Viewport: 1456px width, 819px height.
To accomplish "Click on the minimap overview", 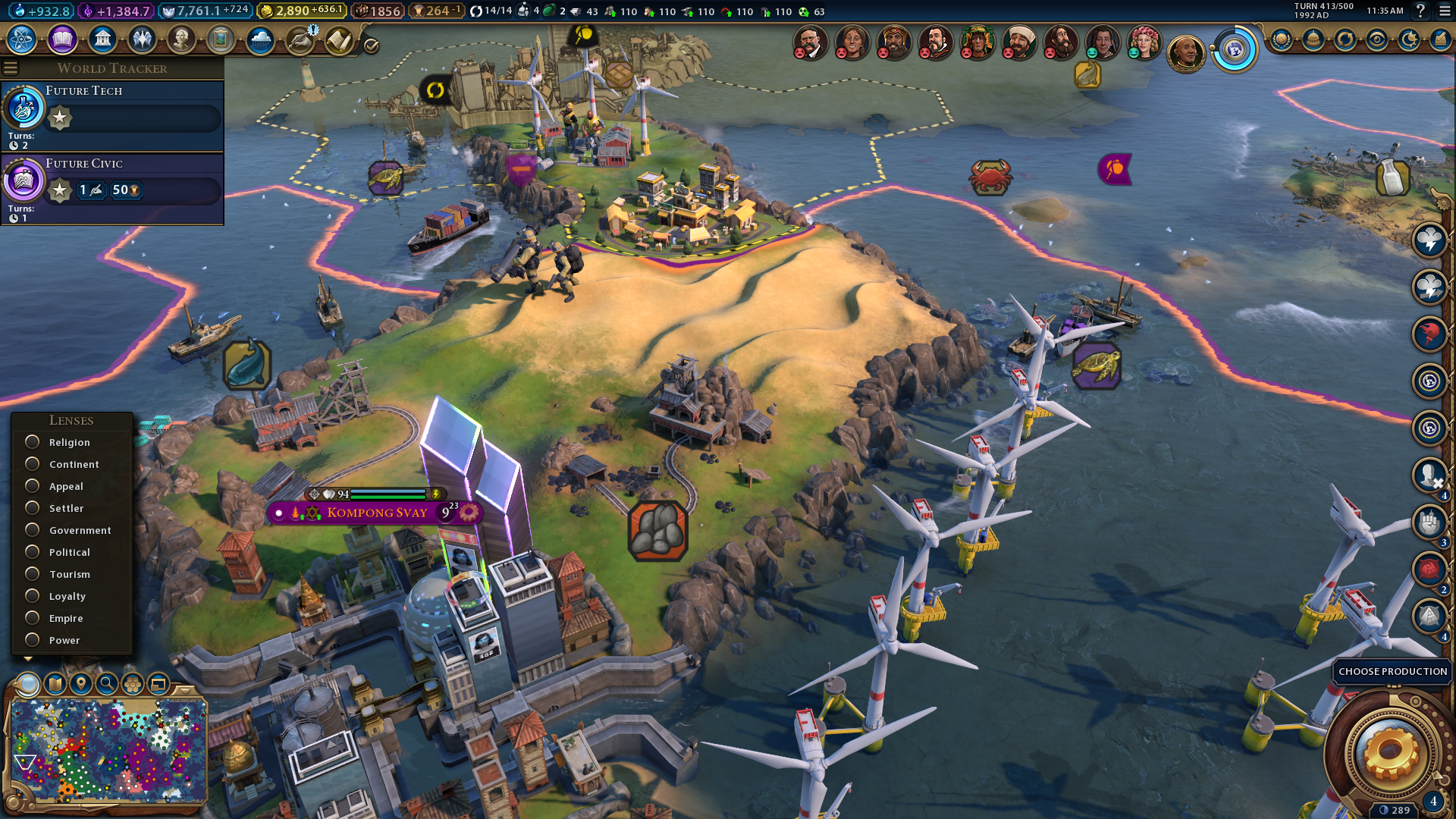I will point(108,751).
